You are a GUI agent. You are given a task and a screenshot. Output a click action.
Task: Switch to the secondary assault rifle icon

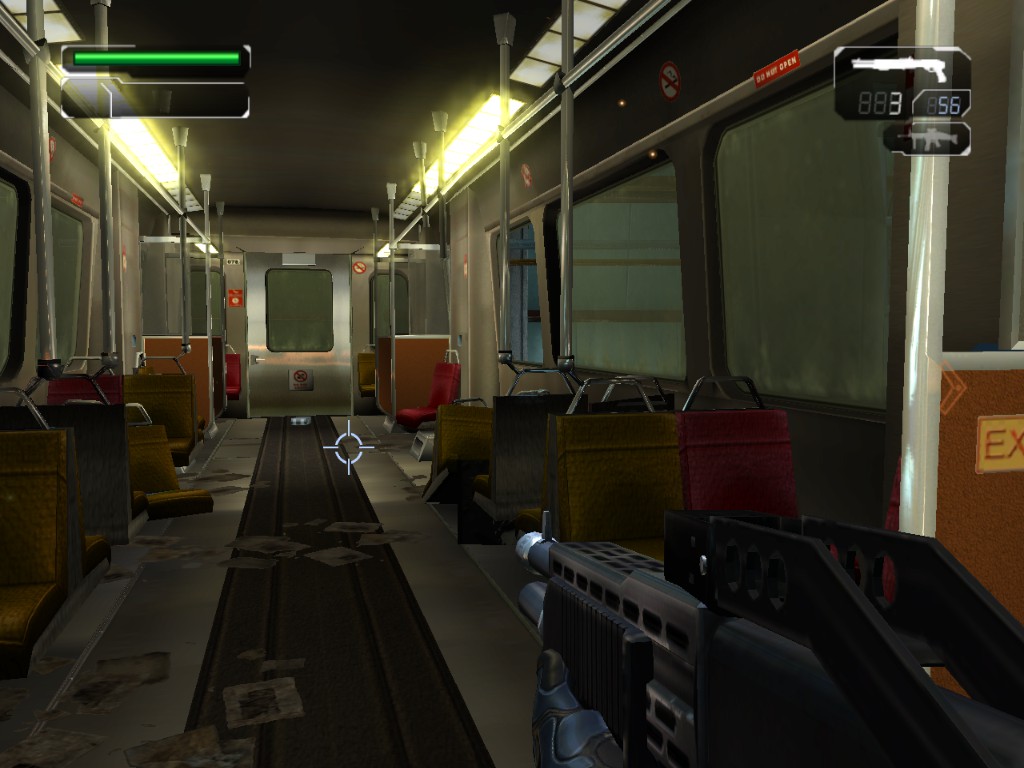927,139
